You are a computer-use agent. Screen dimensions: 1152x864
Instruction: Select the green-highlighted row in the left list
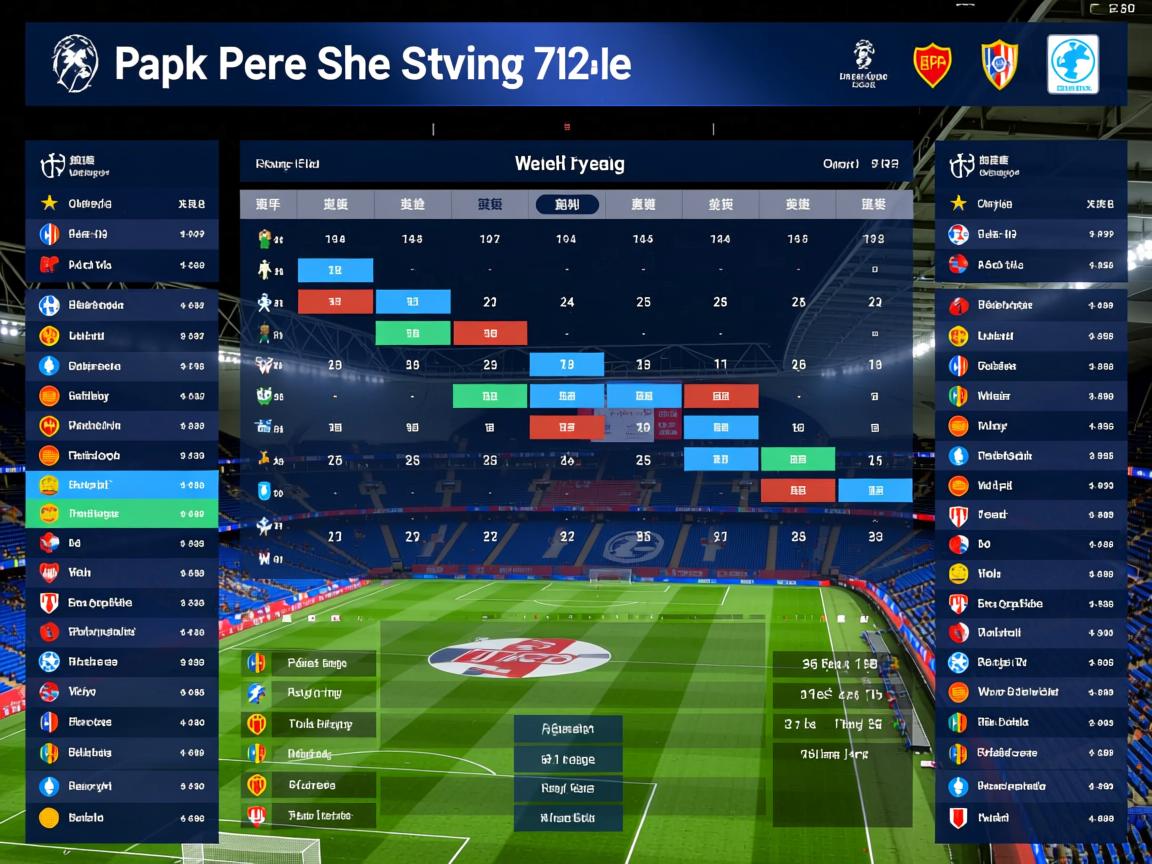tap(122, 514)
